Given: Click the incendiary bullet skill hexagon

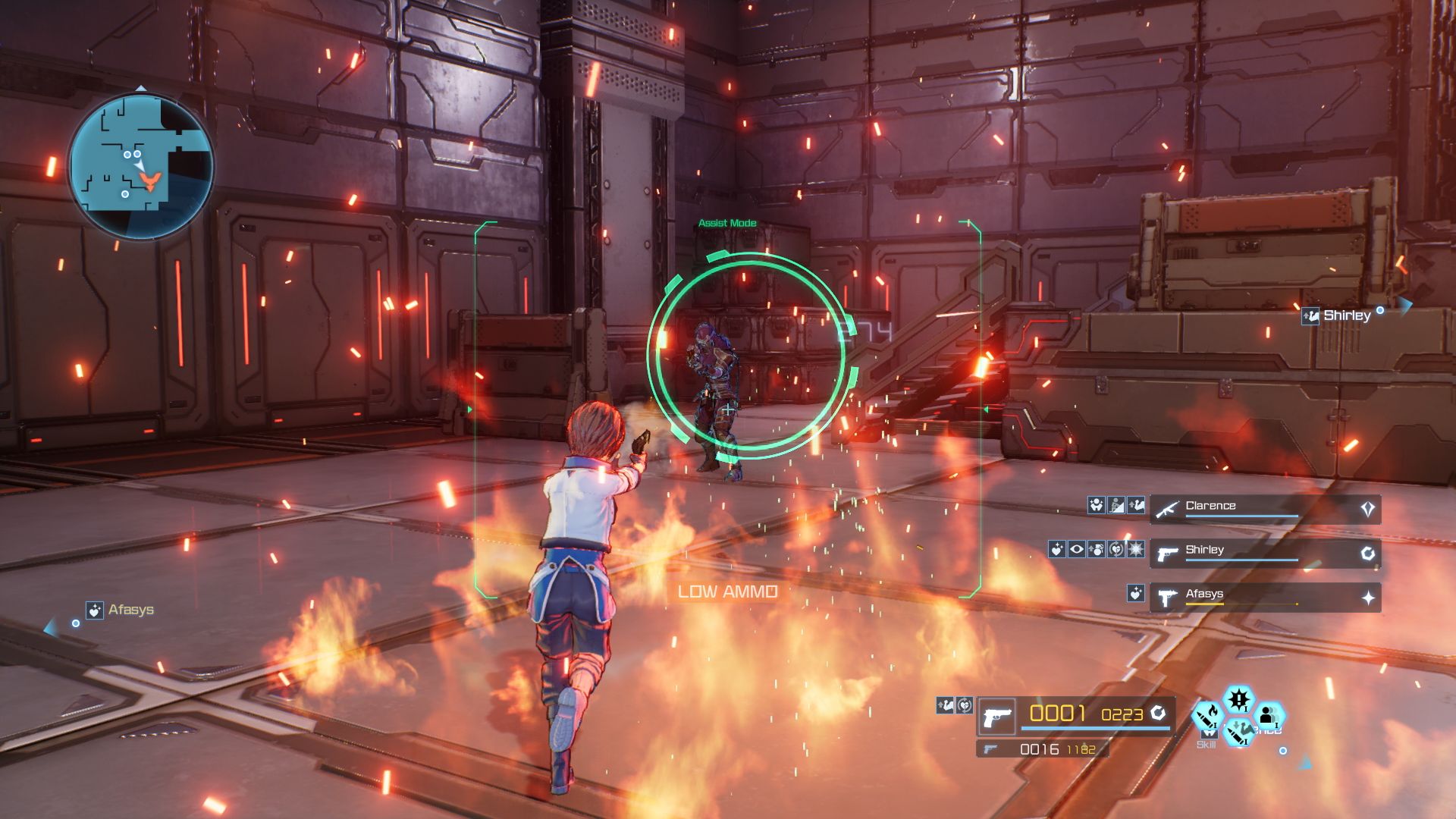Looking at the screenshot, I should tap(1208, 716).
